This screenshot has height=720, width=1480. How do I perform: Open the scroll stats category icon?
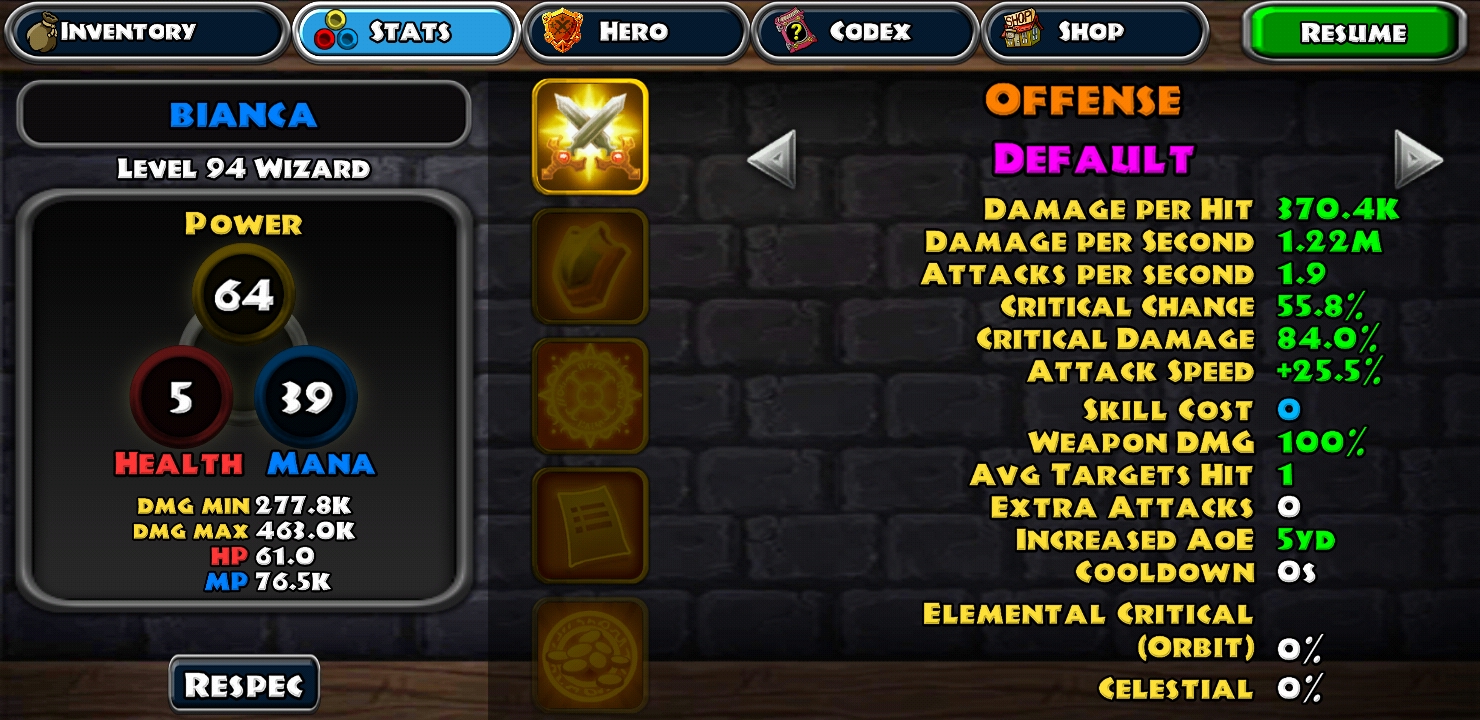[590, 526]
